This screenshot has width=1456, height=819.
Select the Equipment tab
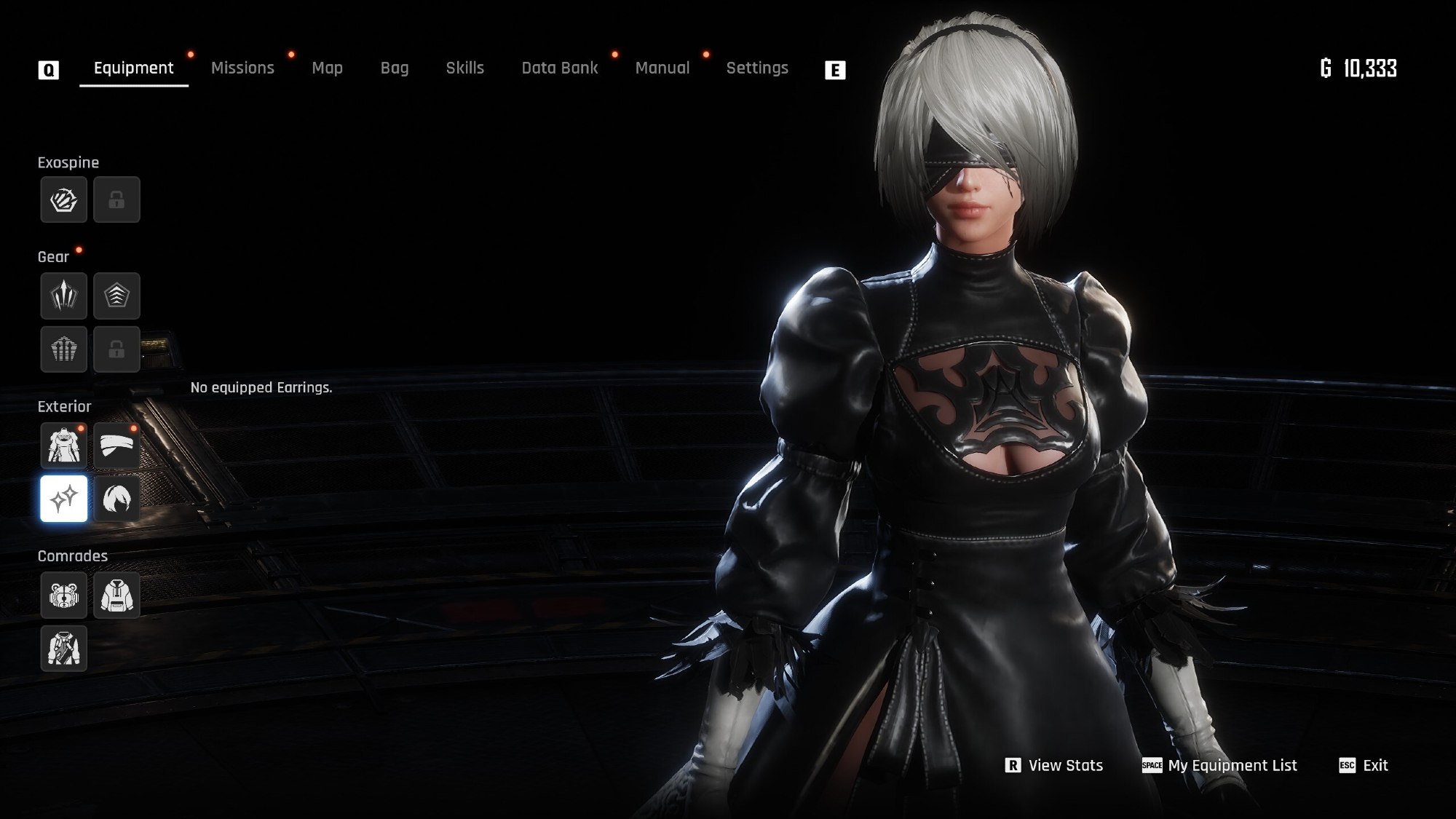point(134,68)
